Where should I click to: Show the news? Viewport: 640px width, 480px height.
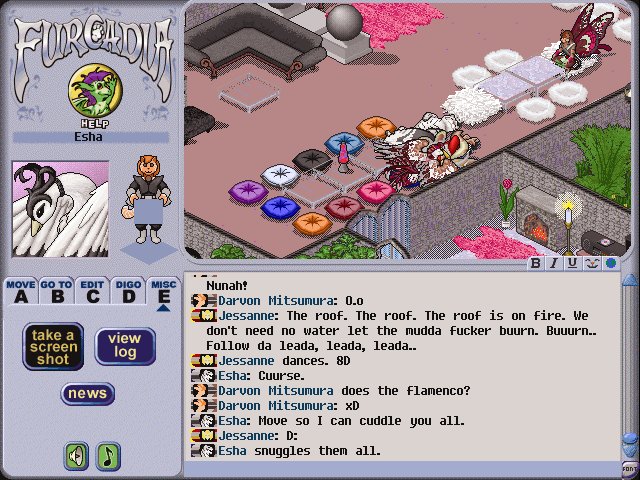88,394
